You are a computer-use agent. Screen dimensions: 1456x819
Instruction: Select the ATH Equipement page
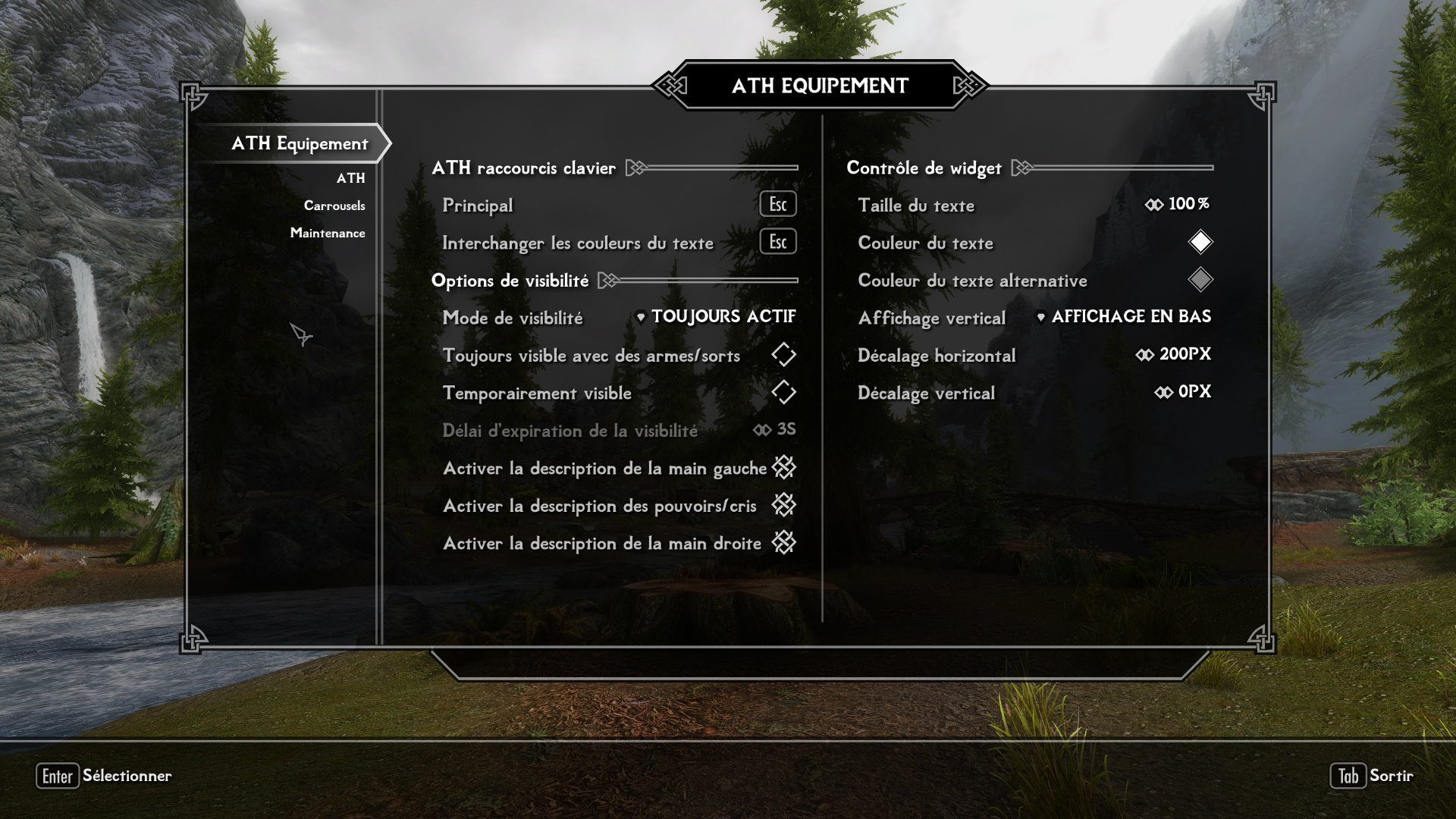tap(300, 143)
